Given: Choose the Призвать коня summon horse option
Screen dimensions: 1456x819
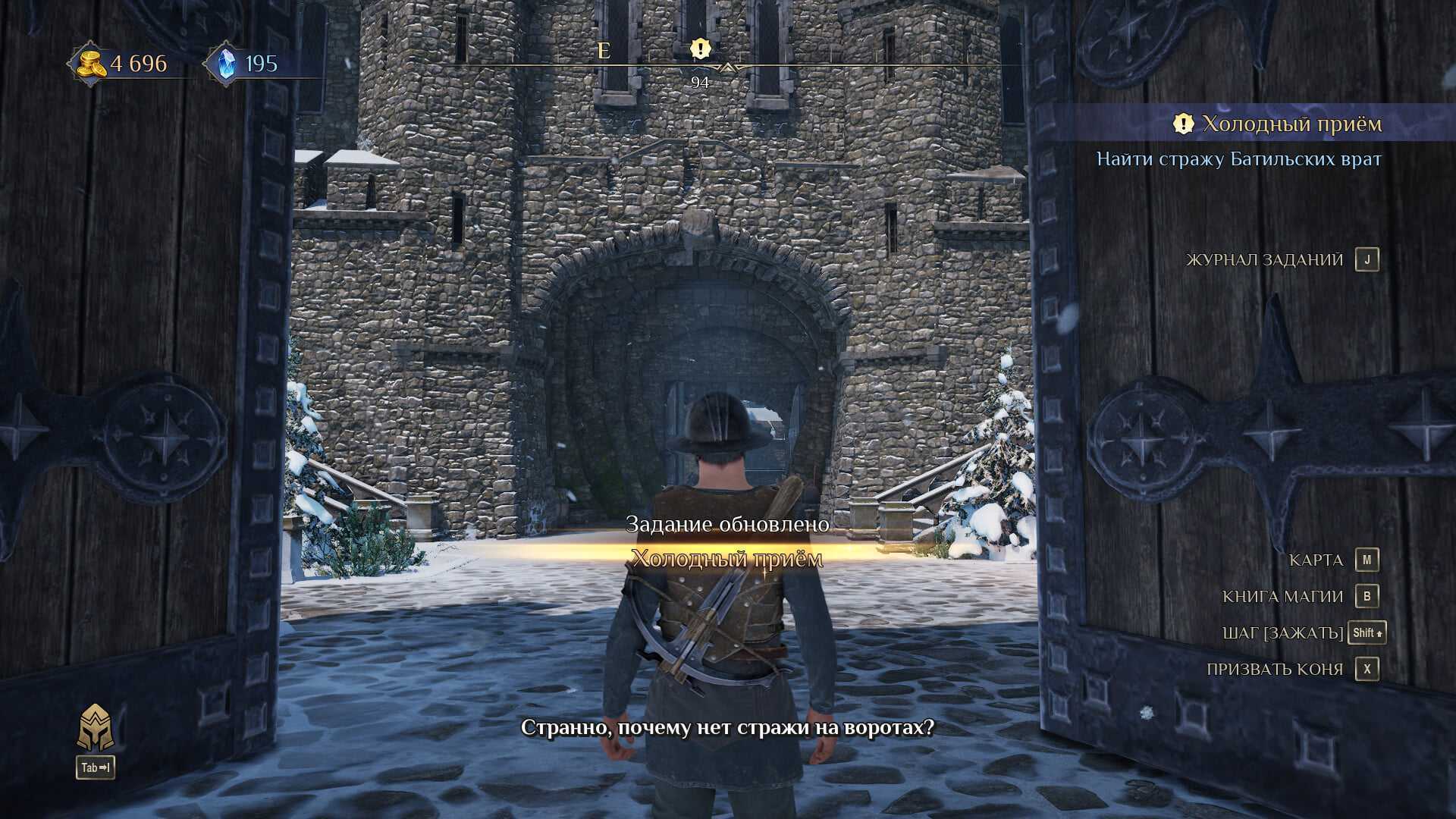Looking at the screenshot, I should 1275,670.
